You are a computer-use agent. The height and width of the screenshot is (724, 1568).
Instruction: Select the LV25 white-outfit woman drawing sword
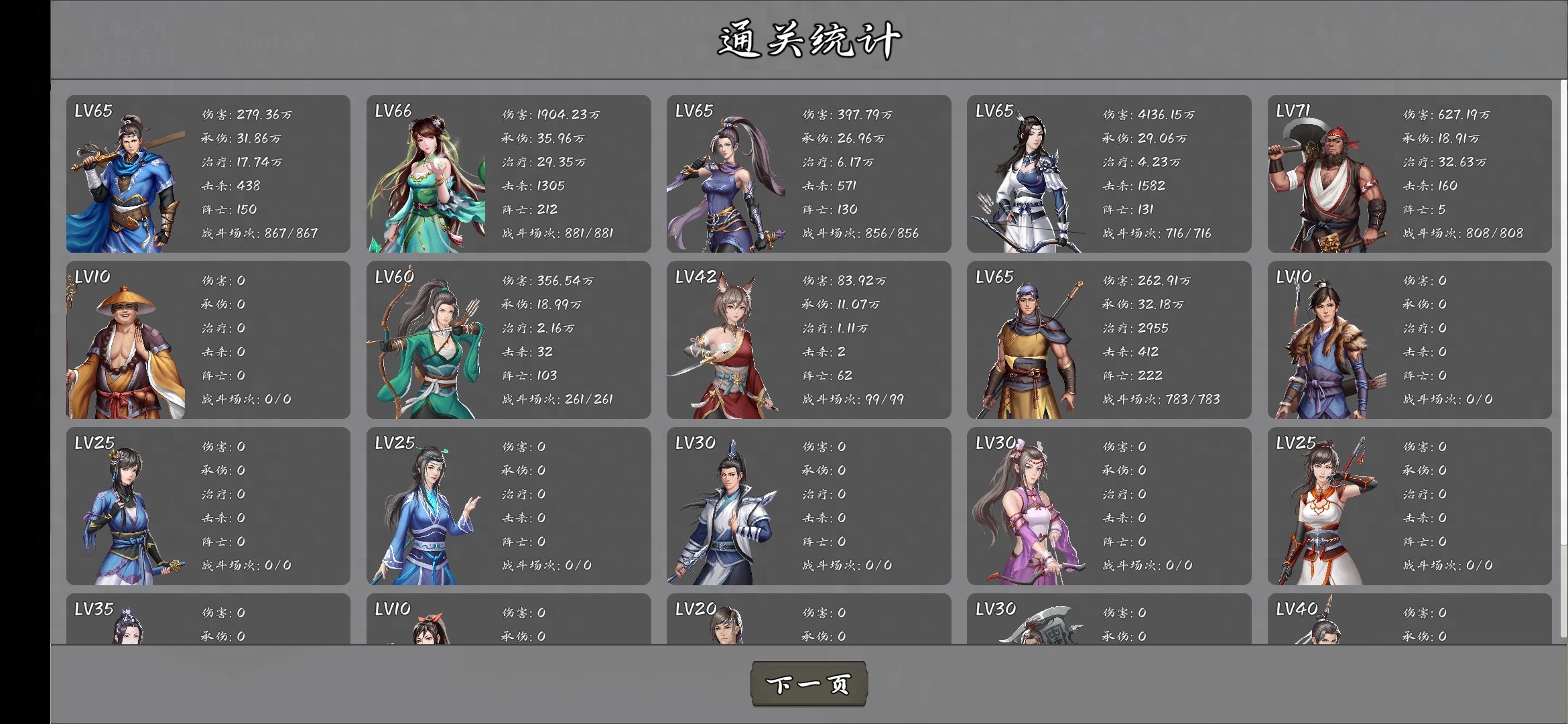tap(1323, 509)
